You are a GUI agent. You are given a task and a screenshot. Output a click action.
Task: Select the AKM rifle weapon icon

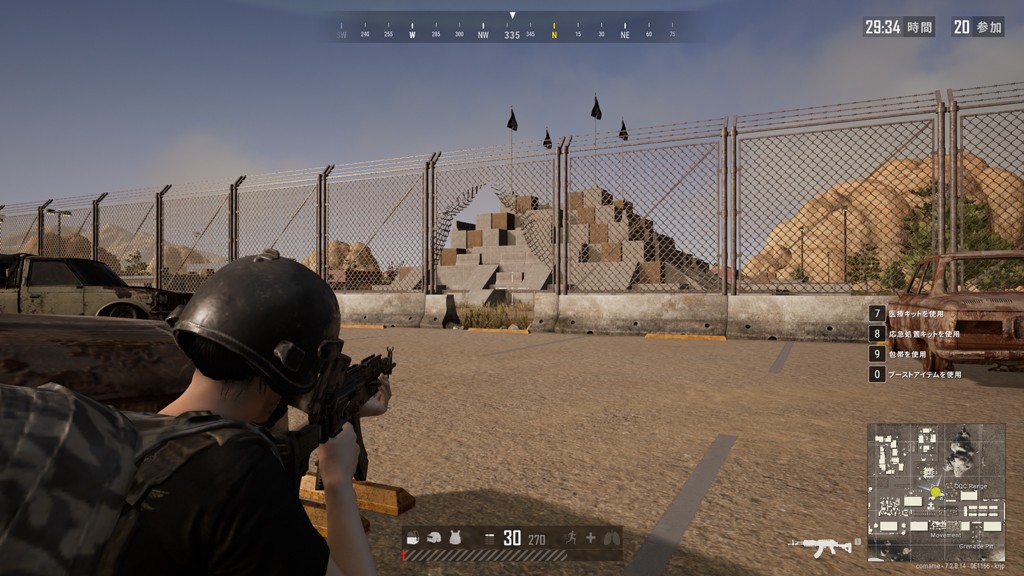pos(820,545)
